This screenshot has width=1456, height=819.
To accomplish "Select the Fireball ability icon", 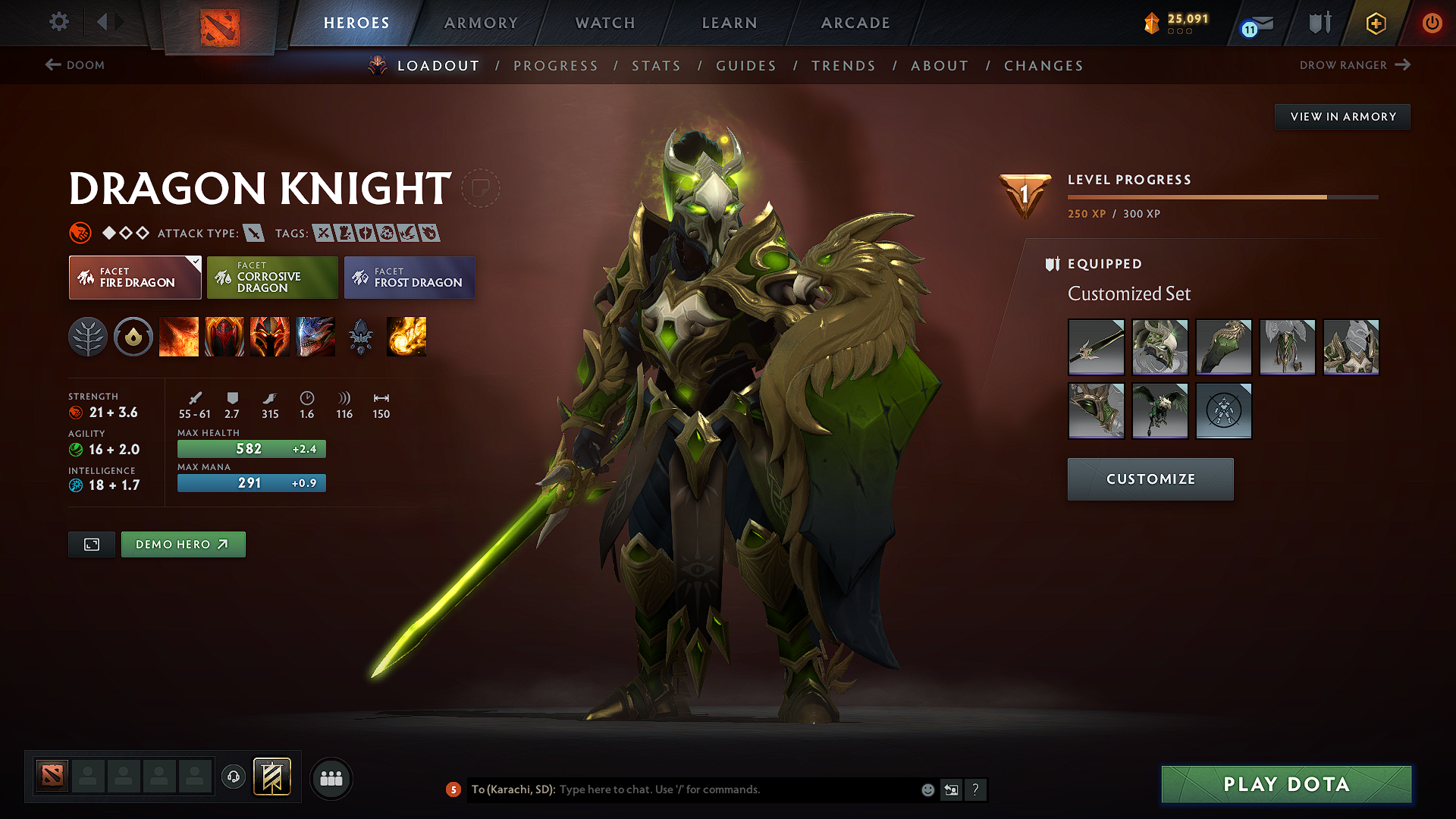I will [x=406, y=337].
